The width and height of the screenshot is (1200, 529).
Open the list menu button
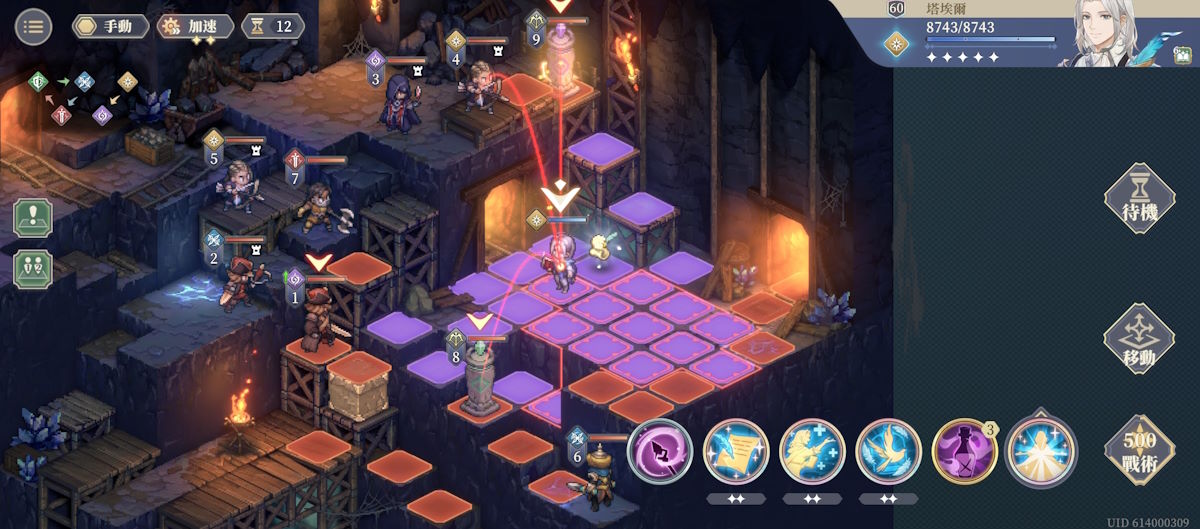(x=33, y=26)
